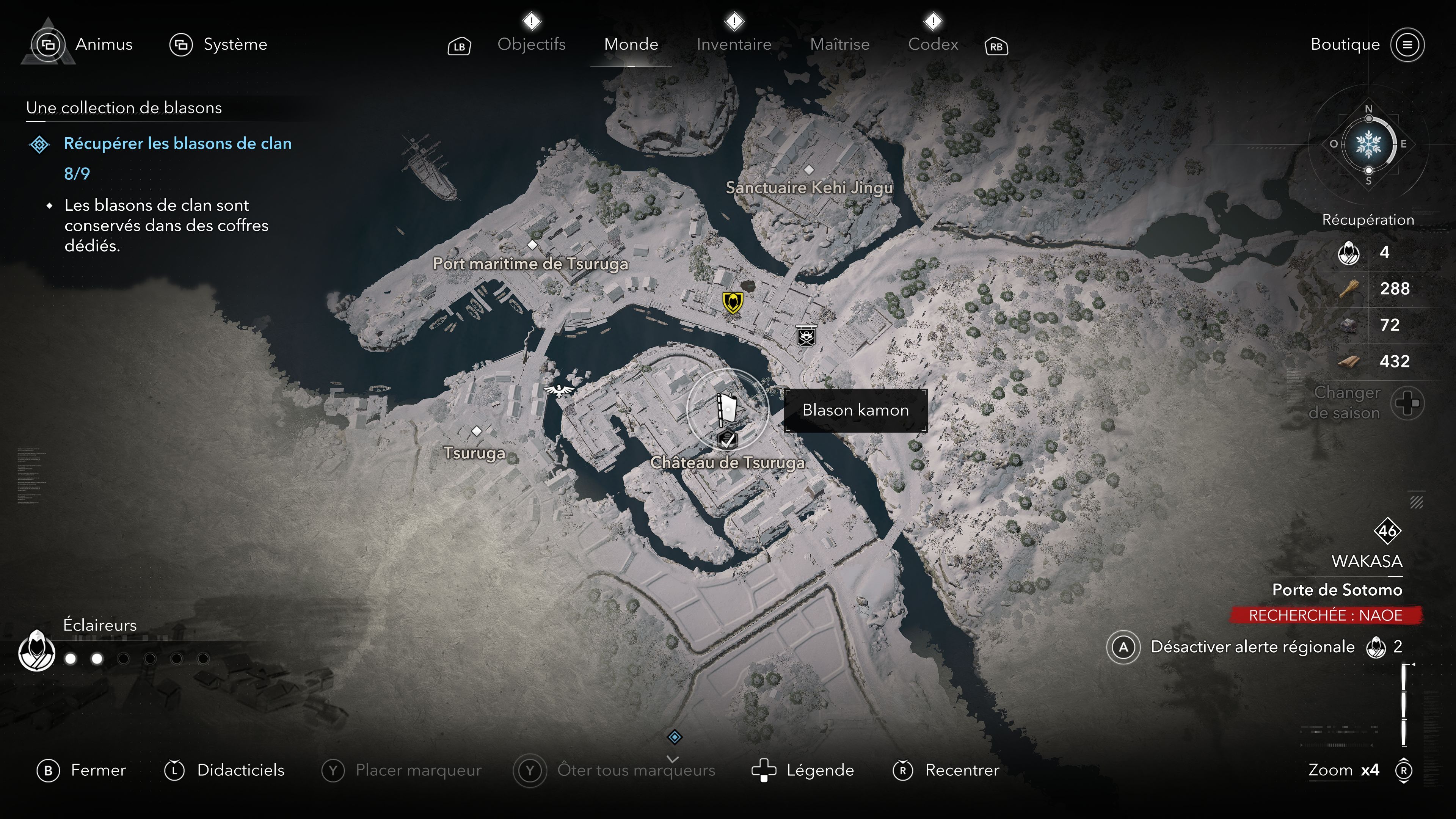Select the Maîtrise tab
This screenshot has width=1456, height=819.
(x=839, y=44)
